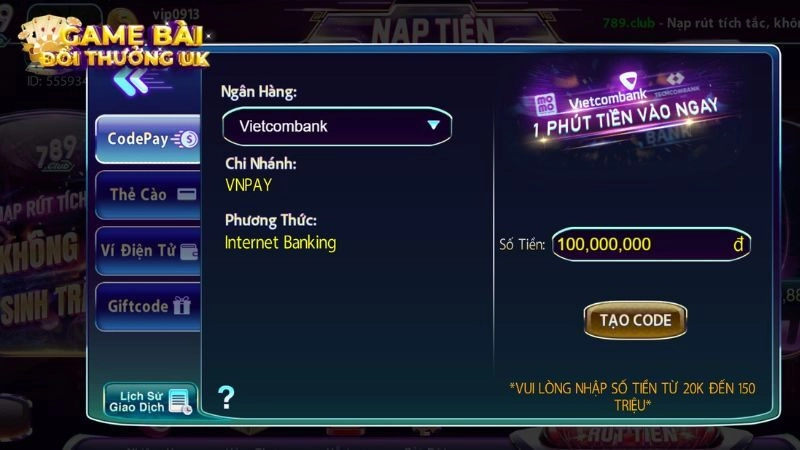This screenshot has width=800, height=450.
Task: Open the Ví Điện Tử tab
Action: coord(148,250)
